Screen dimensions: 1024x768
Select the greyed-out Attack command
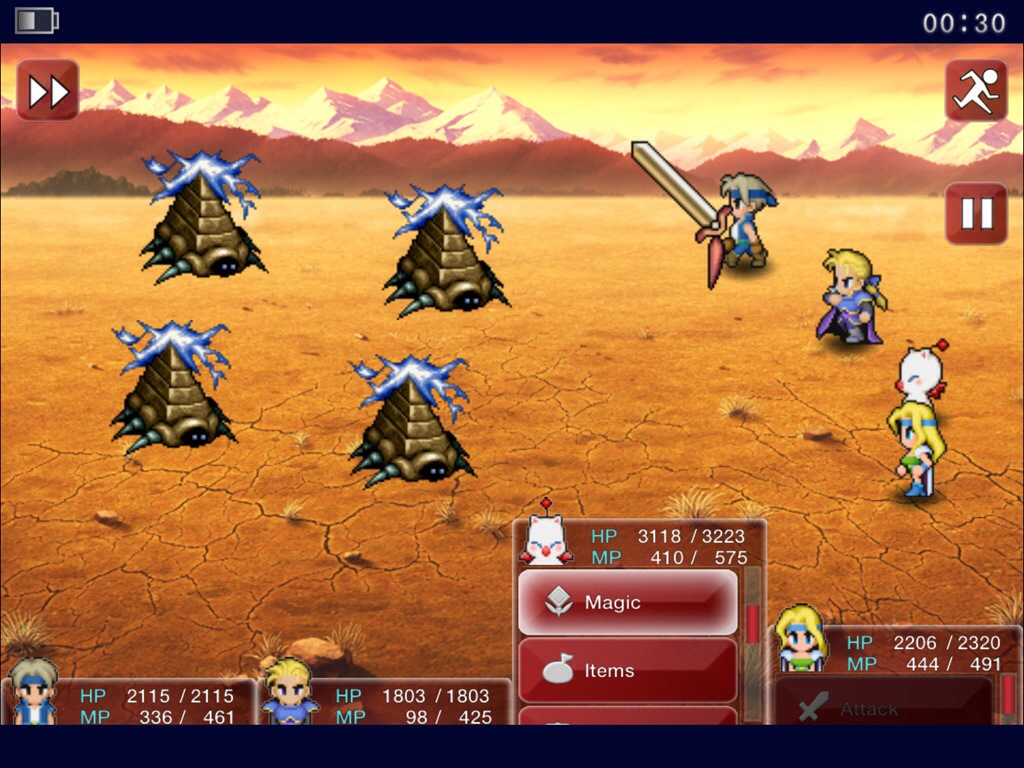click(x=884, y=708)
